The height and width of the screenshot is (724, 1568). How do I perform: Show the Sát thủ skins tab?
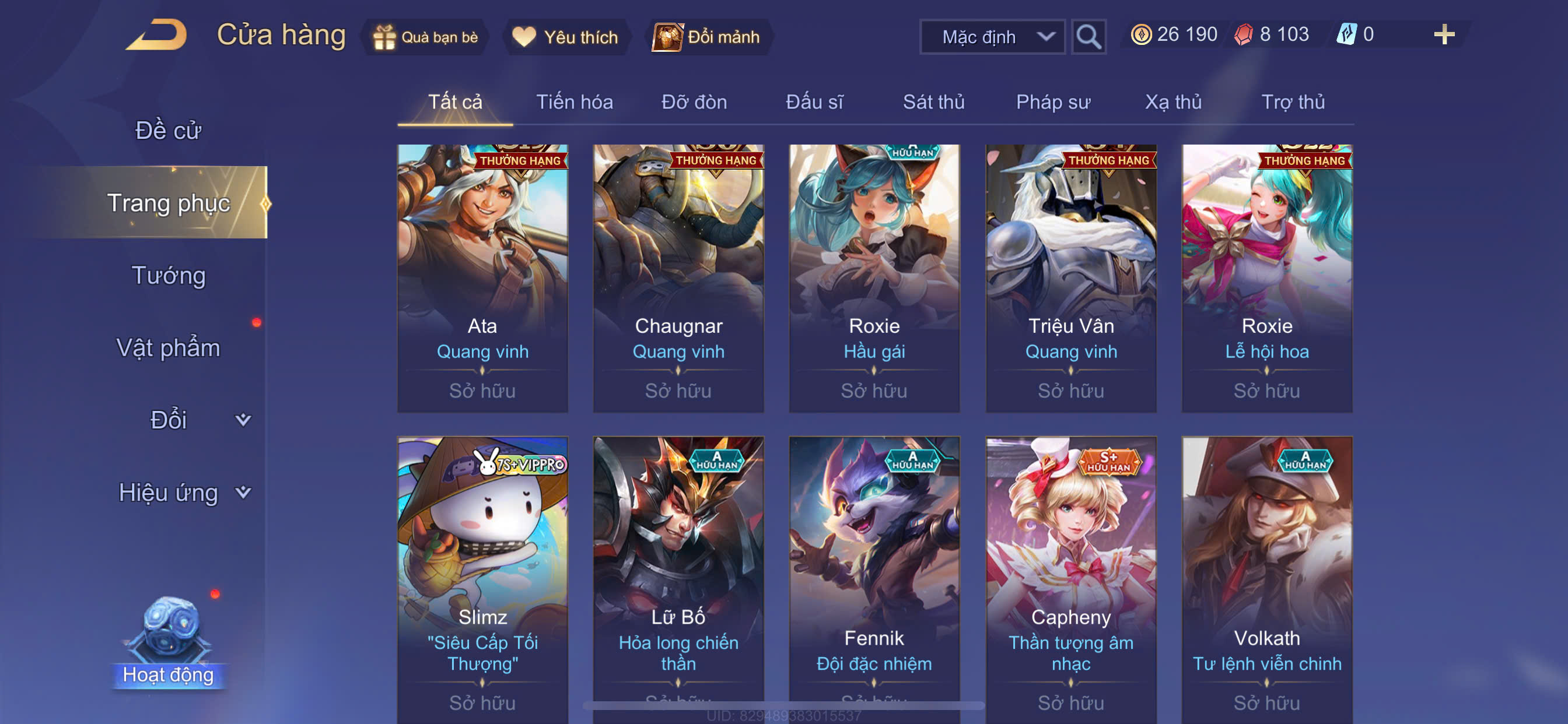point(933,101)
